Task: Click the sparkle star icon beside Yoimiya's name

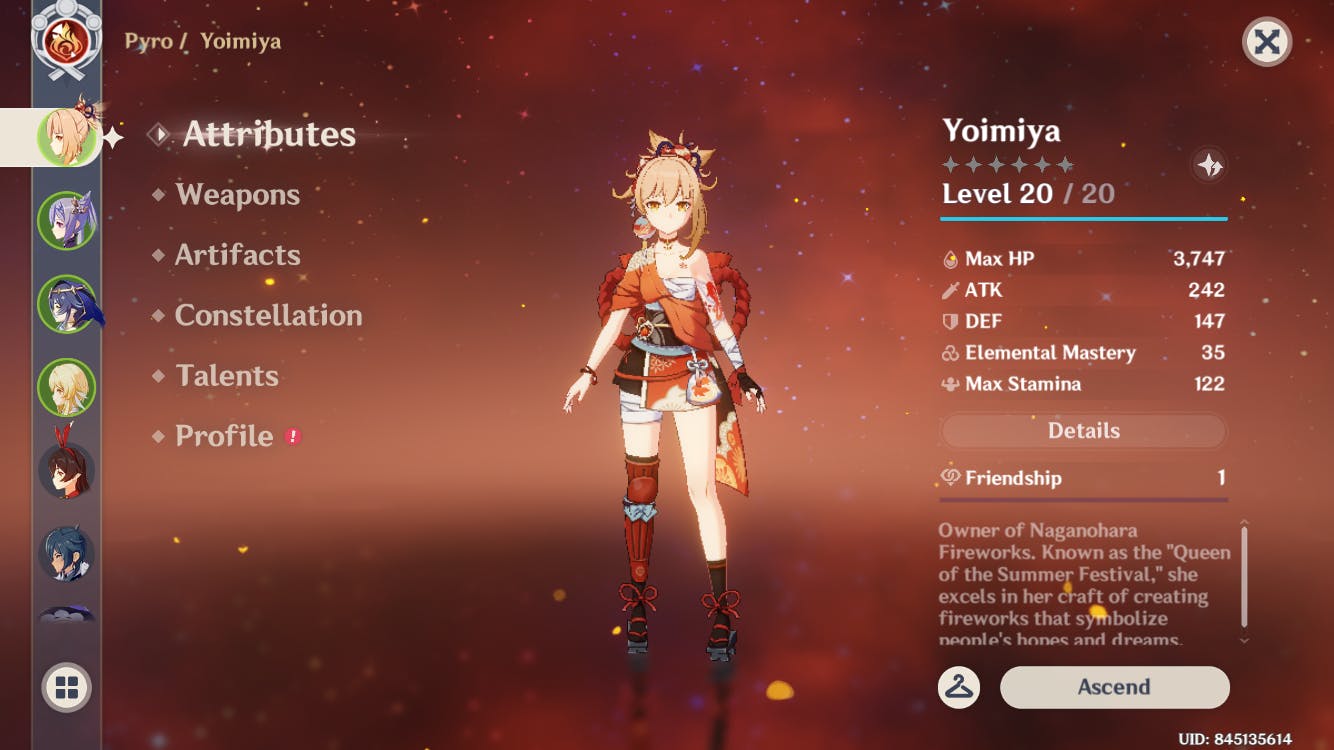Action: click(1210, 165)
